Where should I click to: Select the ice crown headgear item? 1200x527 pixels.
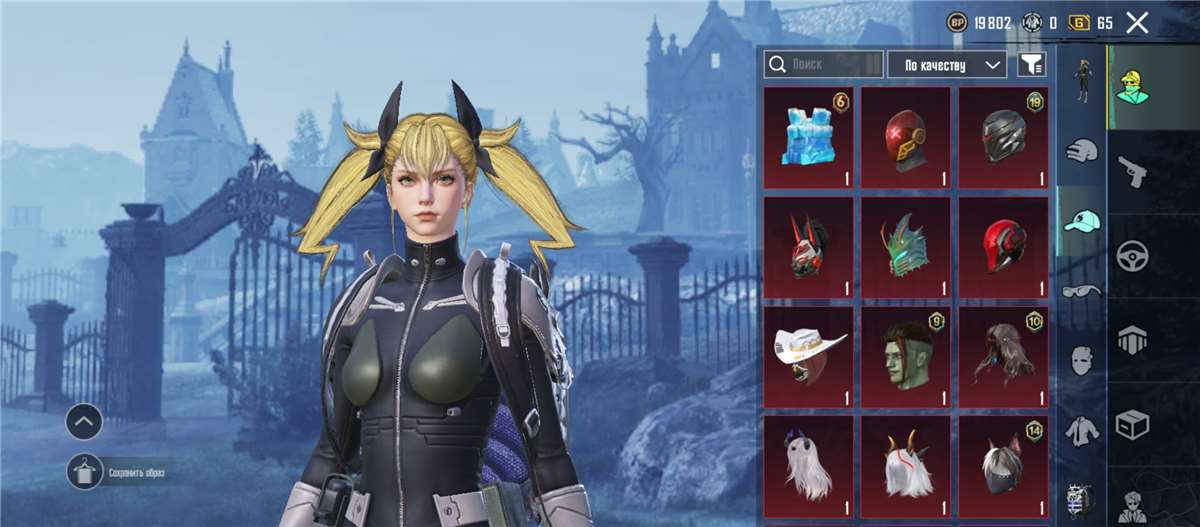pos(808,137)
